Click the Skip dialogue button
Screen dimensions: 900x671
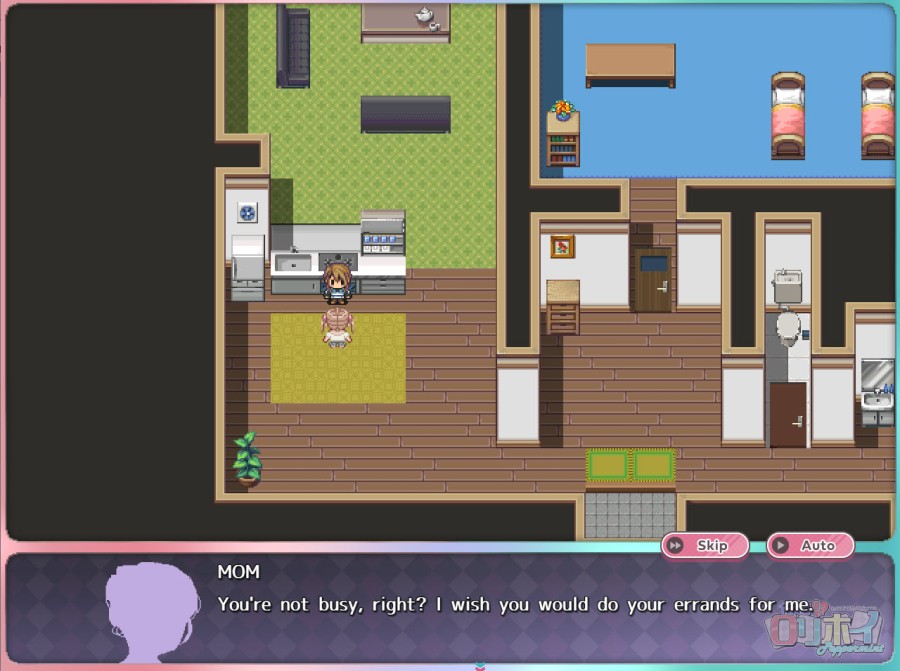(x=705, y=545)
